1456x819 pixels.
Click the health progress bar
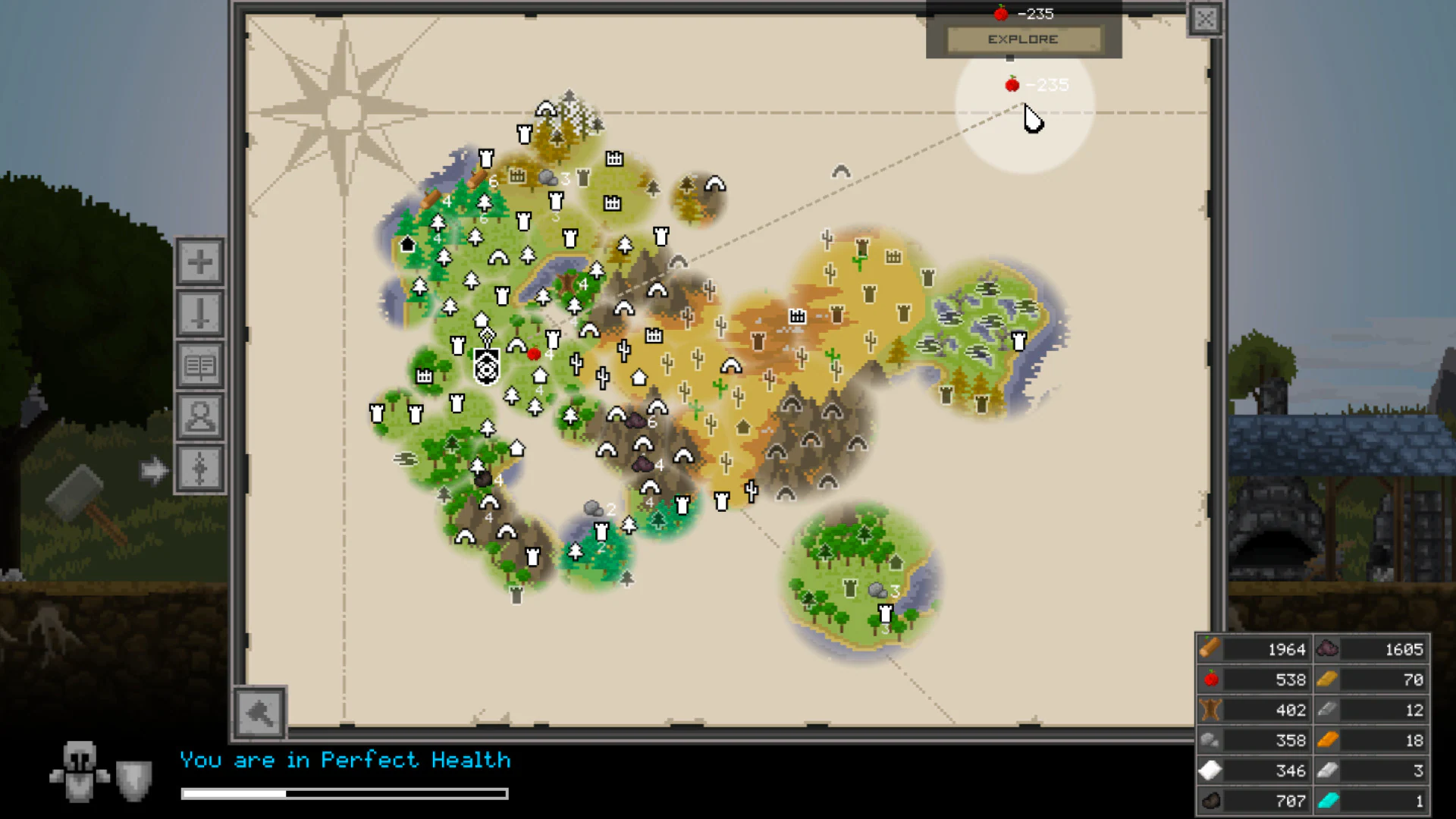[344, 794]
